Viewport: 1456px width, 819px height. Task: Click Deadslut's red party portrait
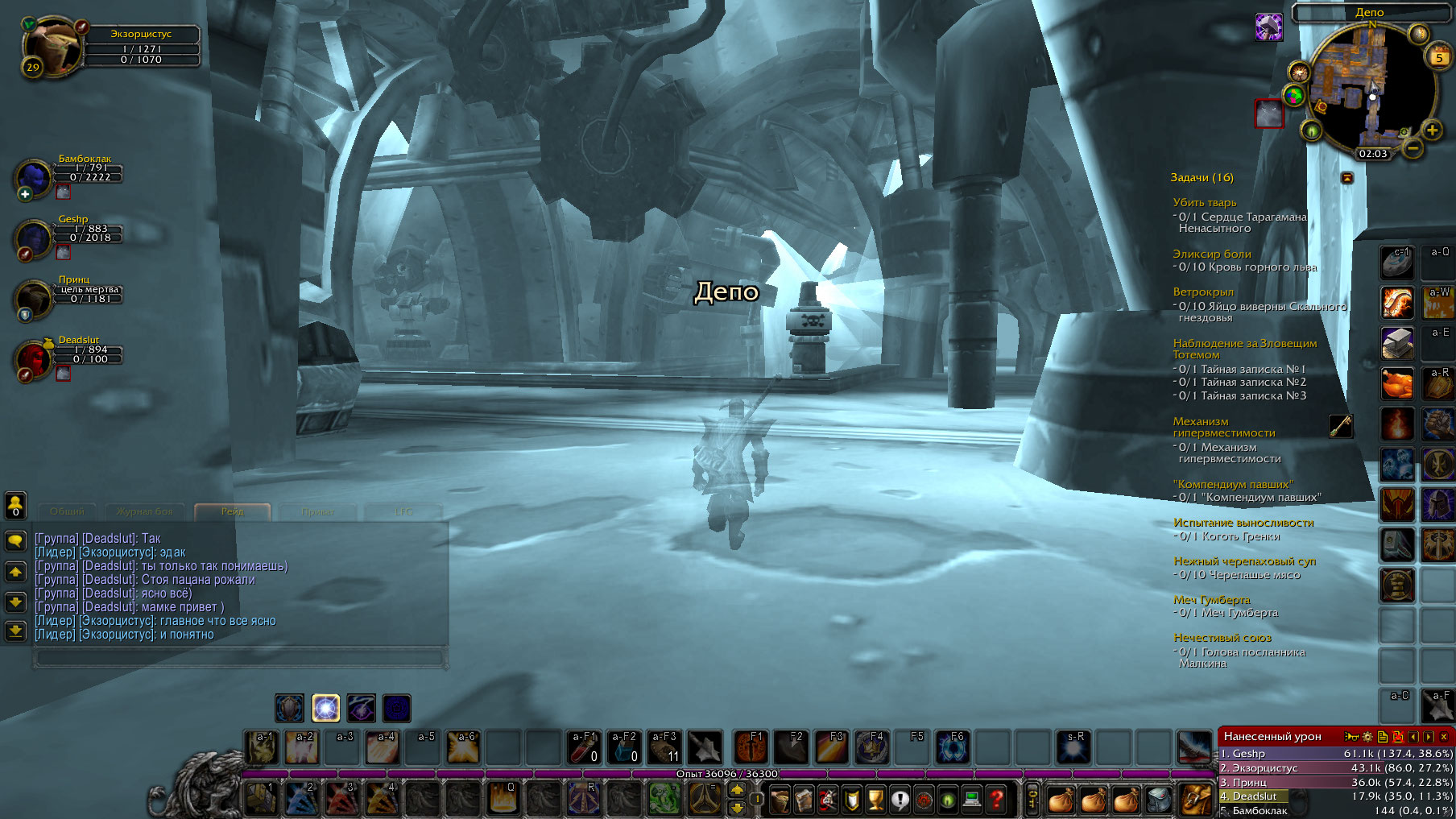(x=34, y=359)
